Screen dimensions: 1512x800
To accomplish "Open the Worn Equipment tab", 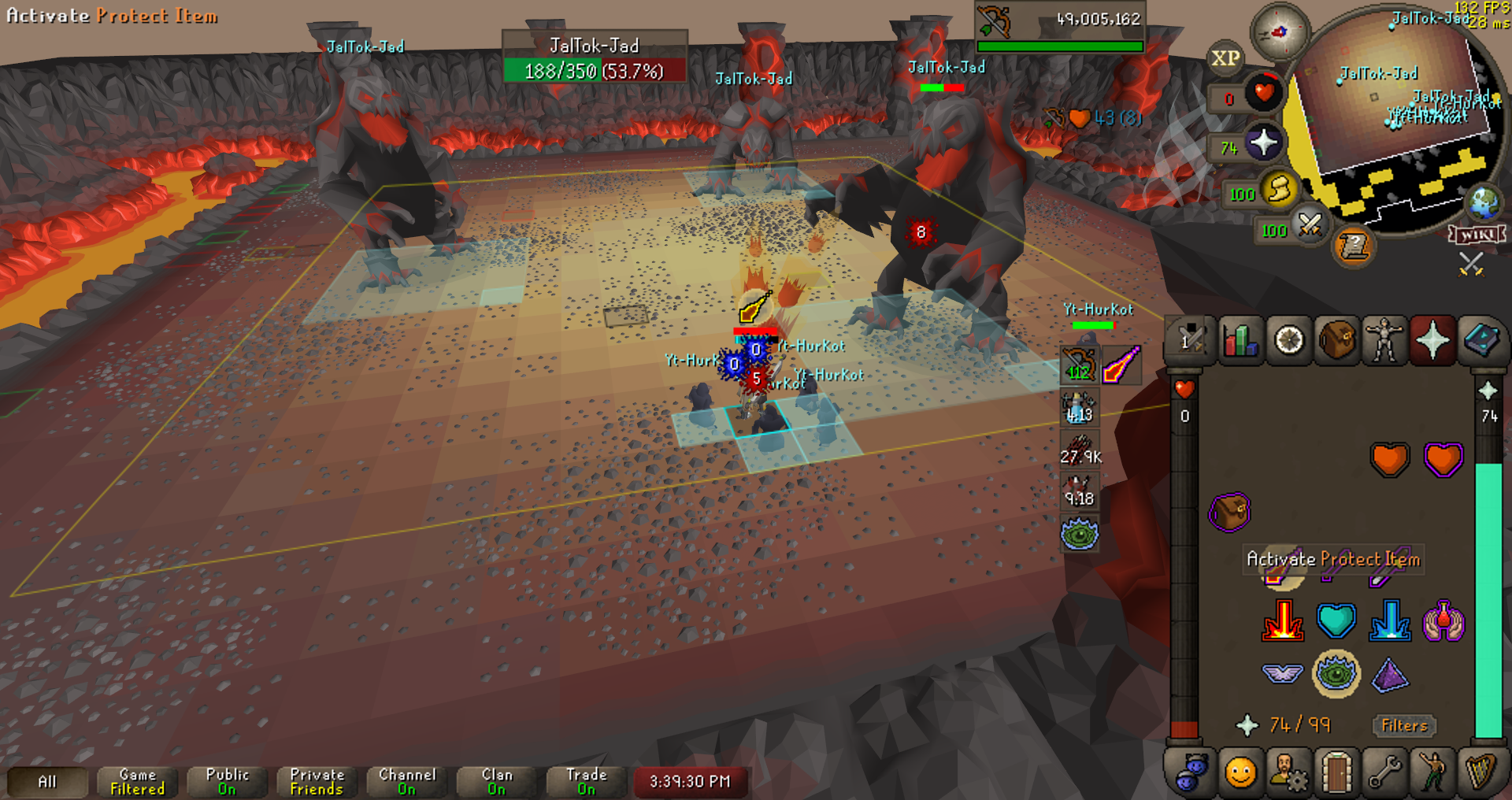I will click(x=1384, y=341).
